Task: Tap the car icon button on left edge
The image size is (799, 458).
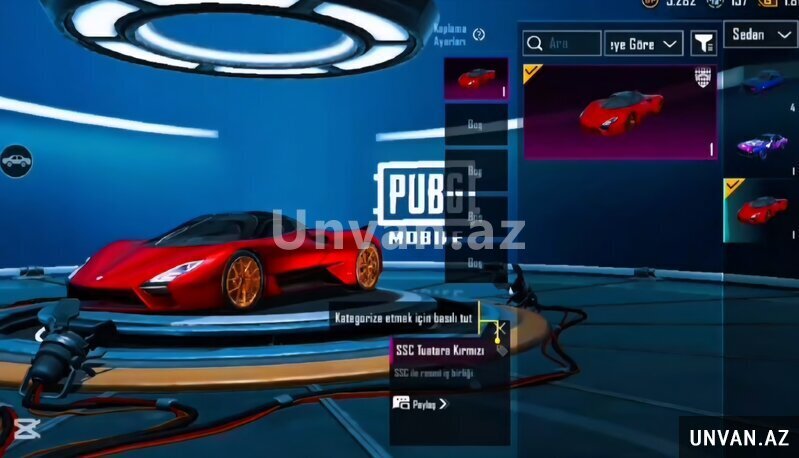Action: (15, 160)
